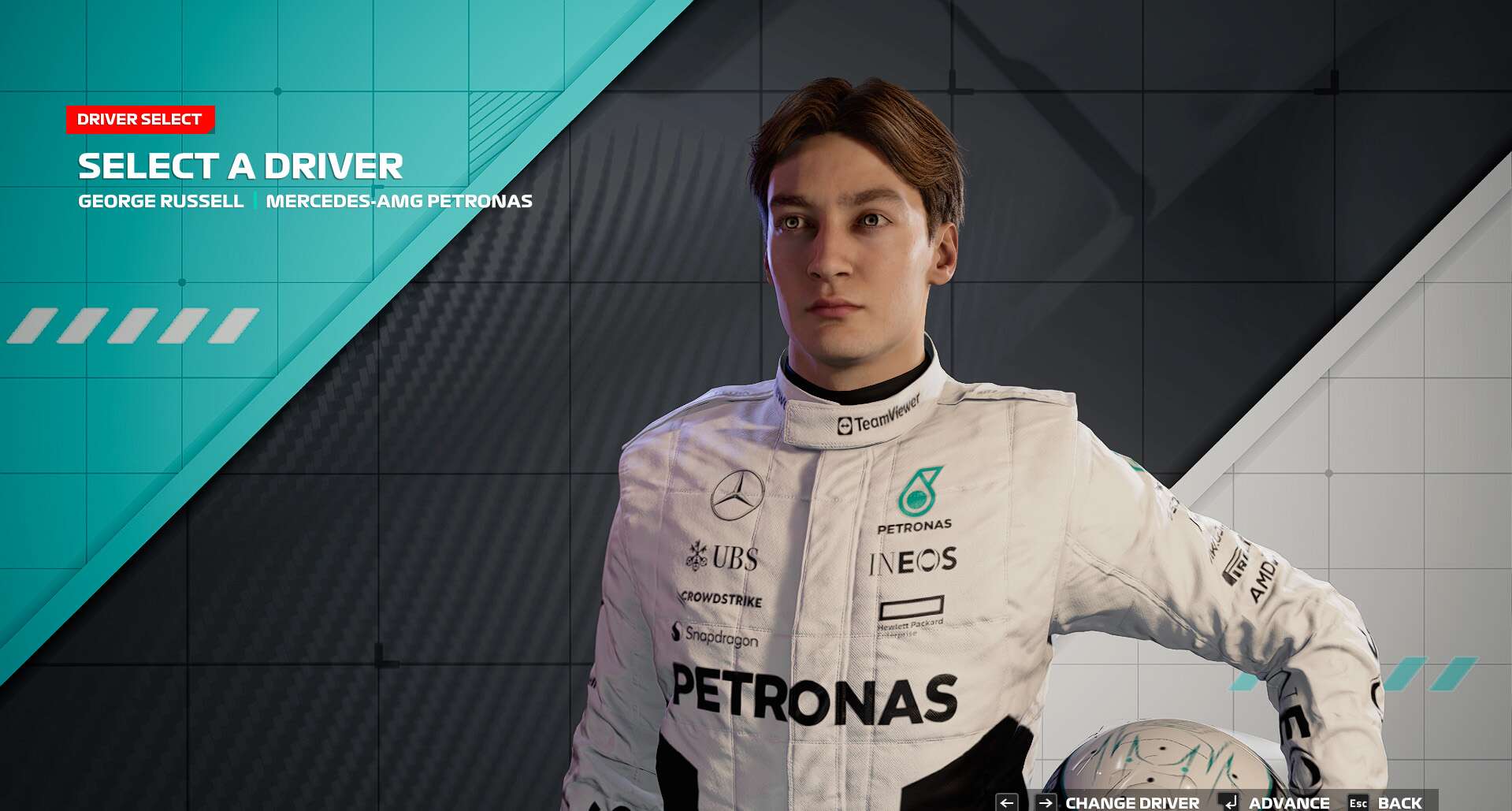The width and height of the screenshot is (1512, 811).
Task: Switch to the previous driver with left arrow
Action: point(1006,802)
